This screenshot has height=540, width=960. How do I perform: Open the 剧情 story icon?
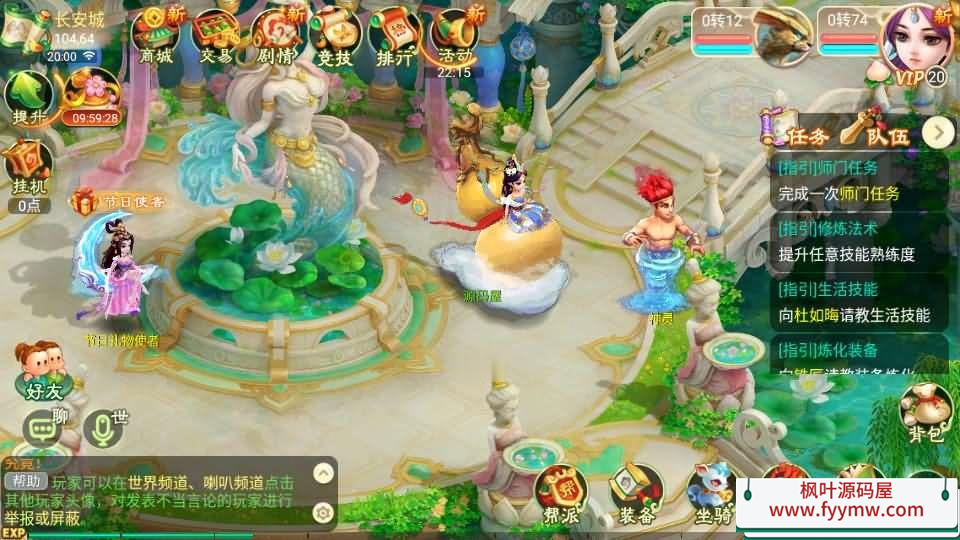coord(276,35)
